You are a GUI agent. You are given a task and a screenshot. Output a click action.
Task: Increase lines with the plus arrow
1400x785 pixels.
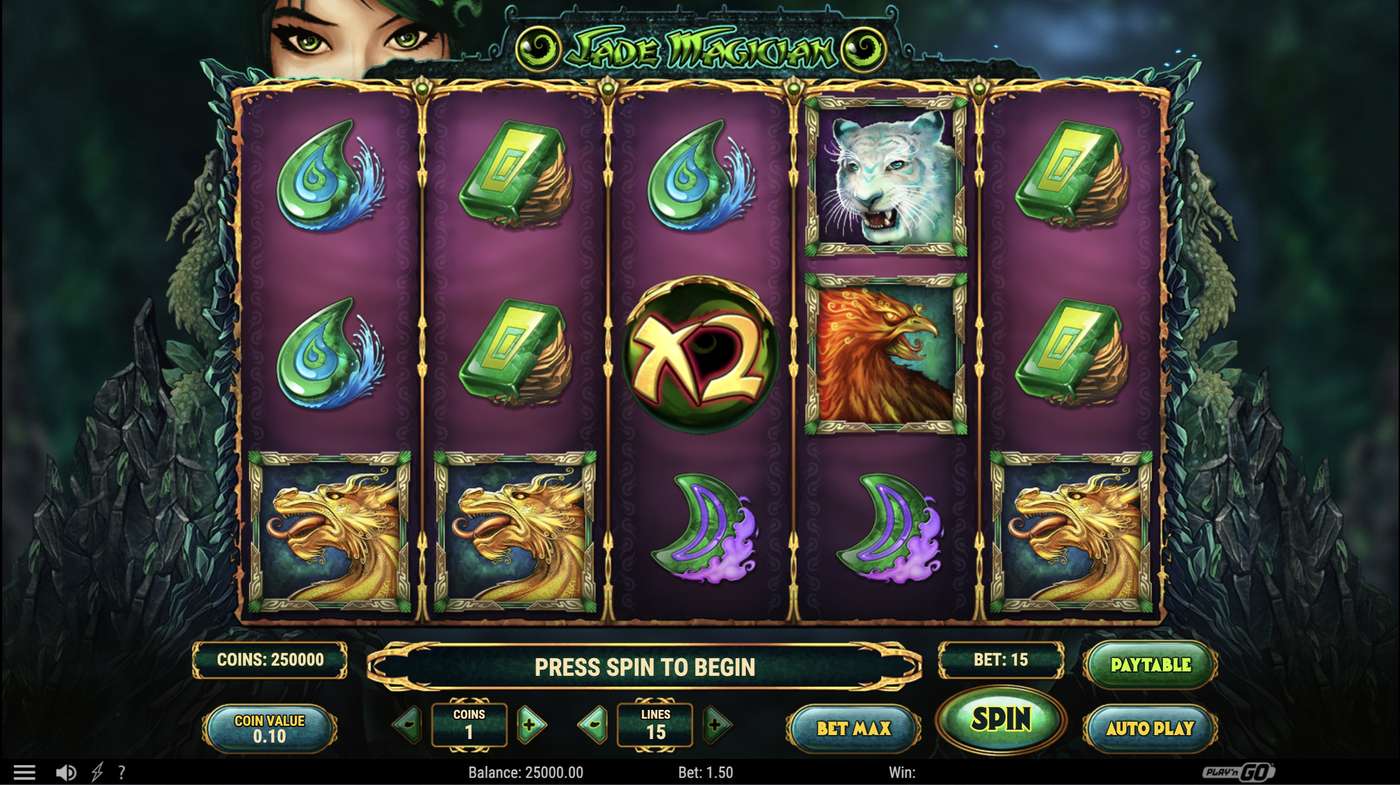tap(717, 728)
